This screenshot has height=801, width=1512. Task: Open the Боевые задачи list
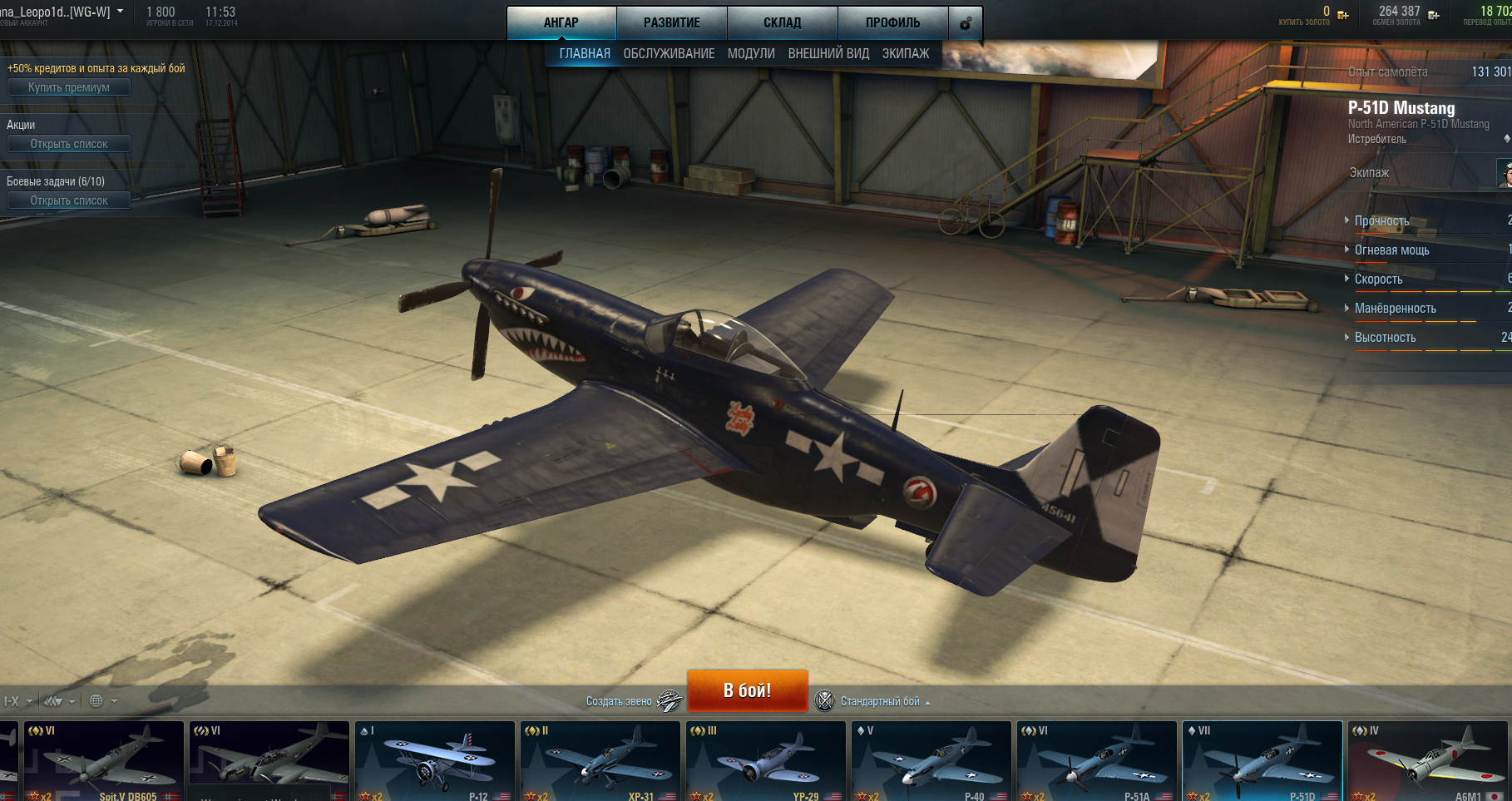(x=69, y=200)
